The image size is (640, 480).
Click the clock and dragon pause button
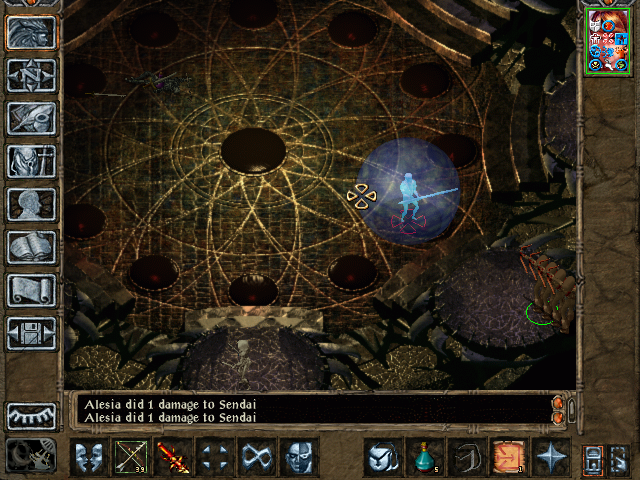(x=31, y=456)
